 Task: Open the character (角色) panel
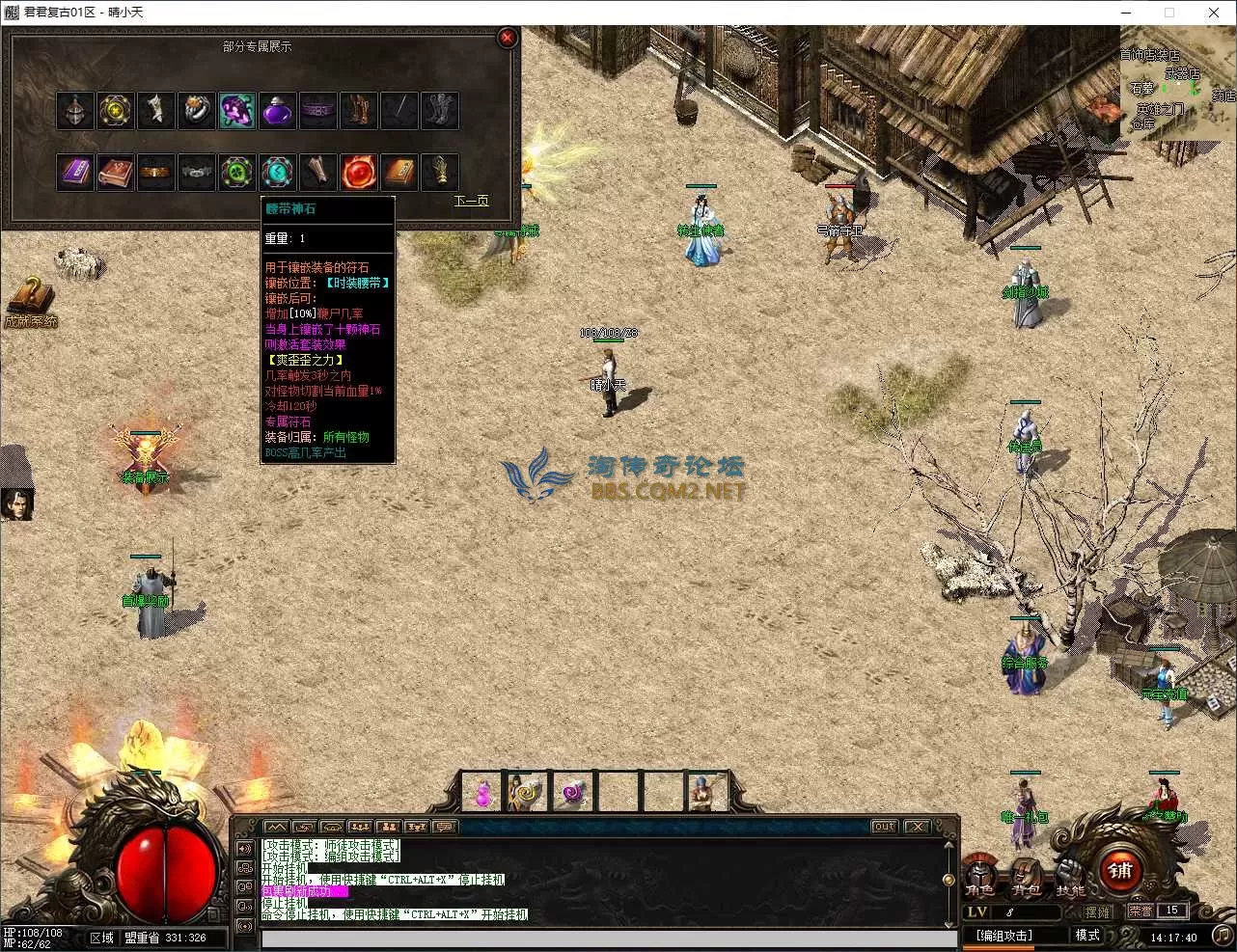(x=981, y=877)
